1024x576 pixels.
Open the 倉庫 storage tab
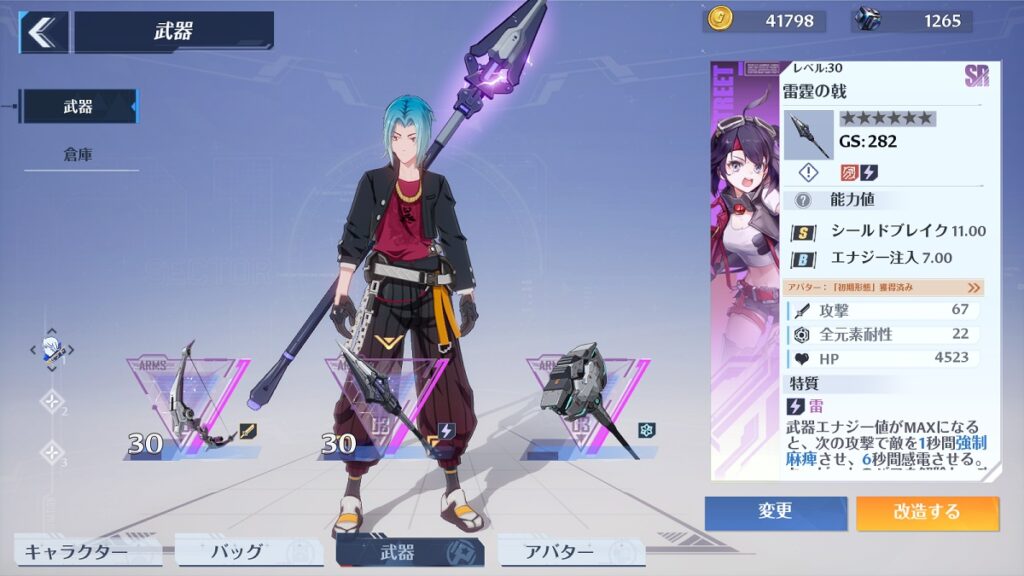pyautogui.click(x=79, y=155)
